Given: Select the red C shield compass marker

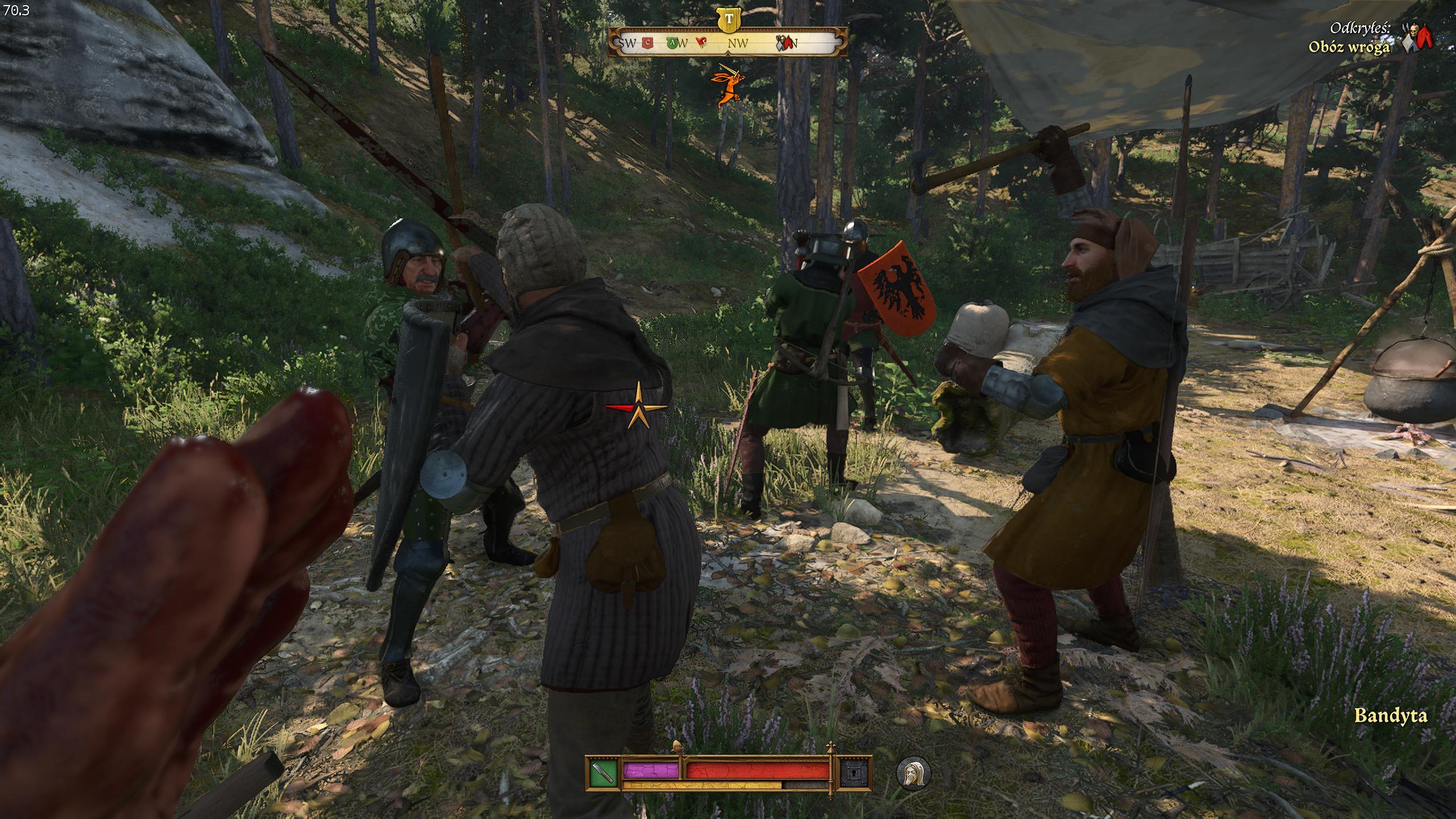Looking at the screenshot, I should [x=647, y=42].
